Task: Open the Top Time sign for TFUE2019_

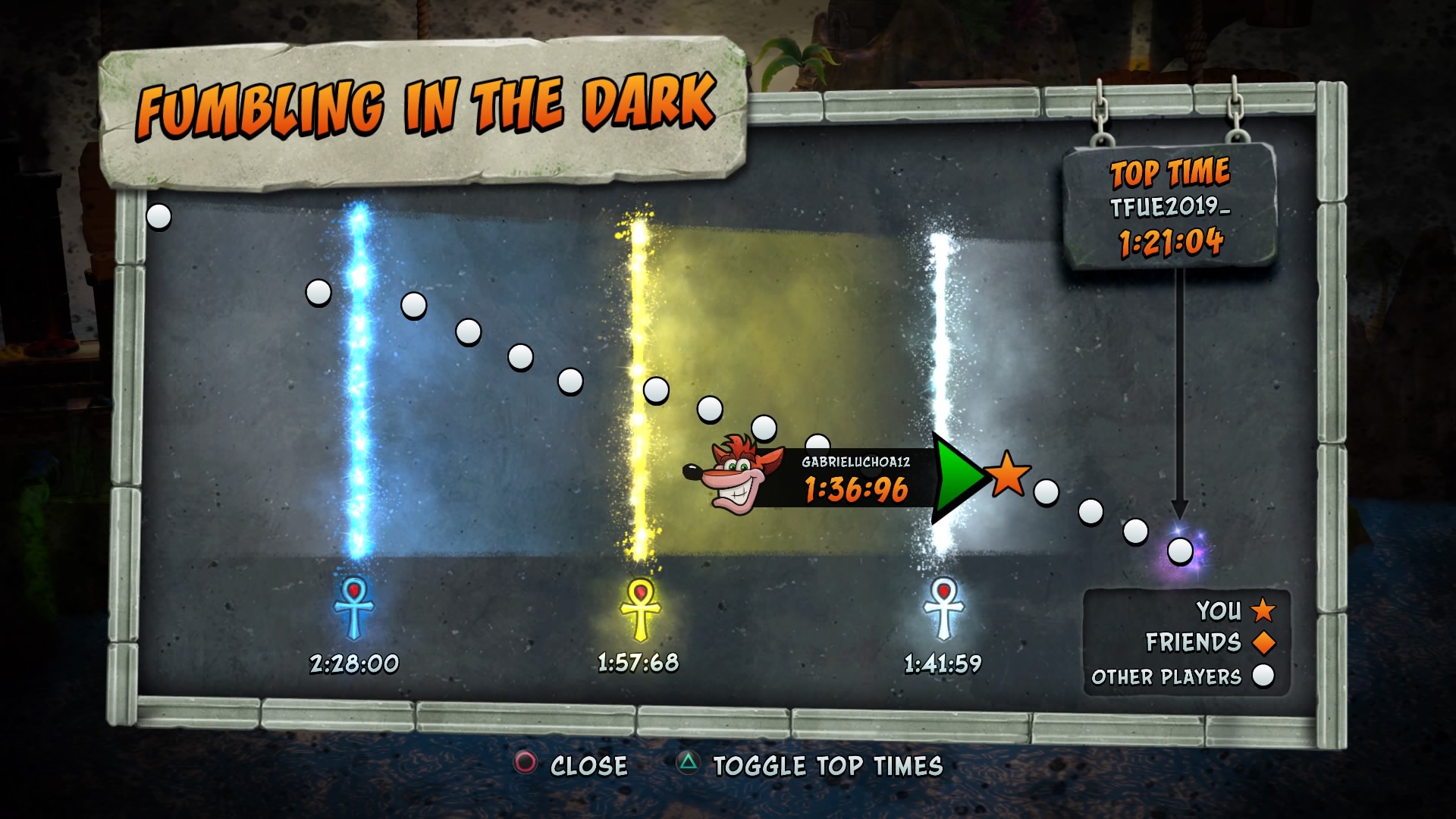Action: tap(1169, 207)
